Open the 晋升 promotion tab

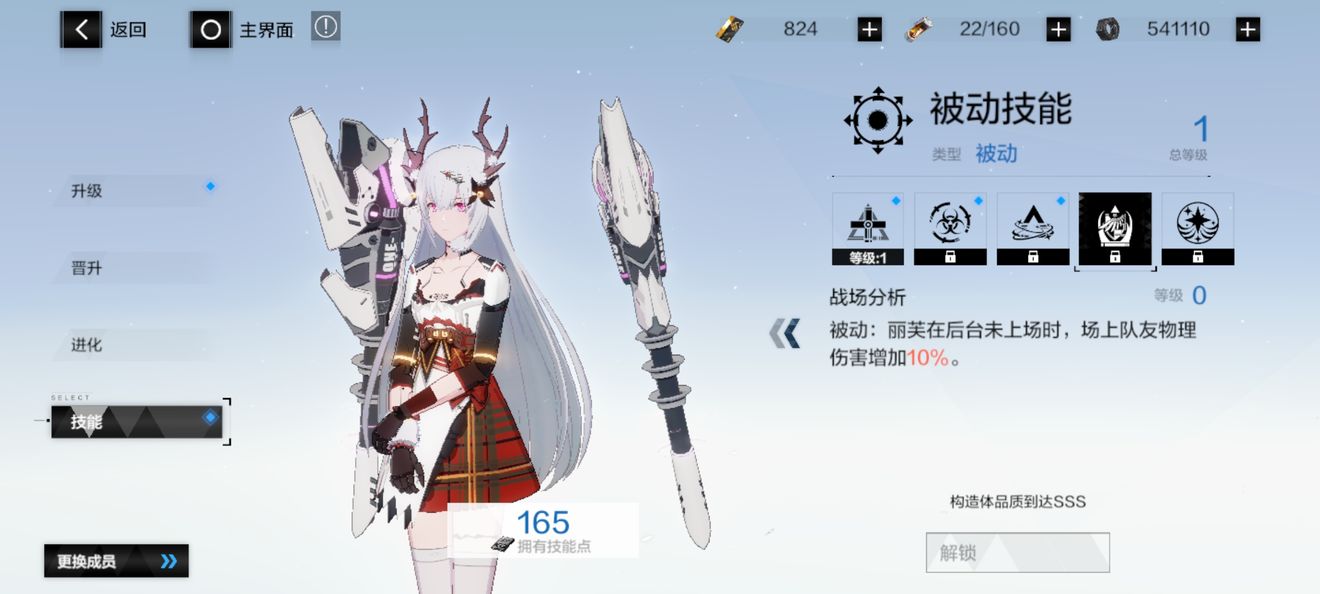130,268
